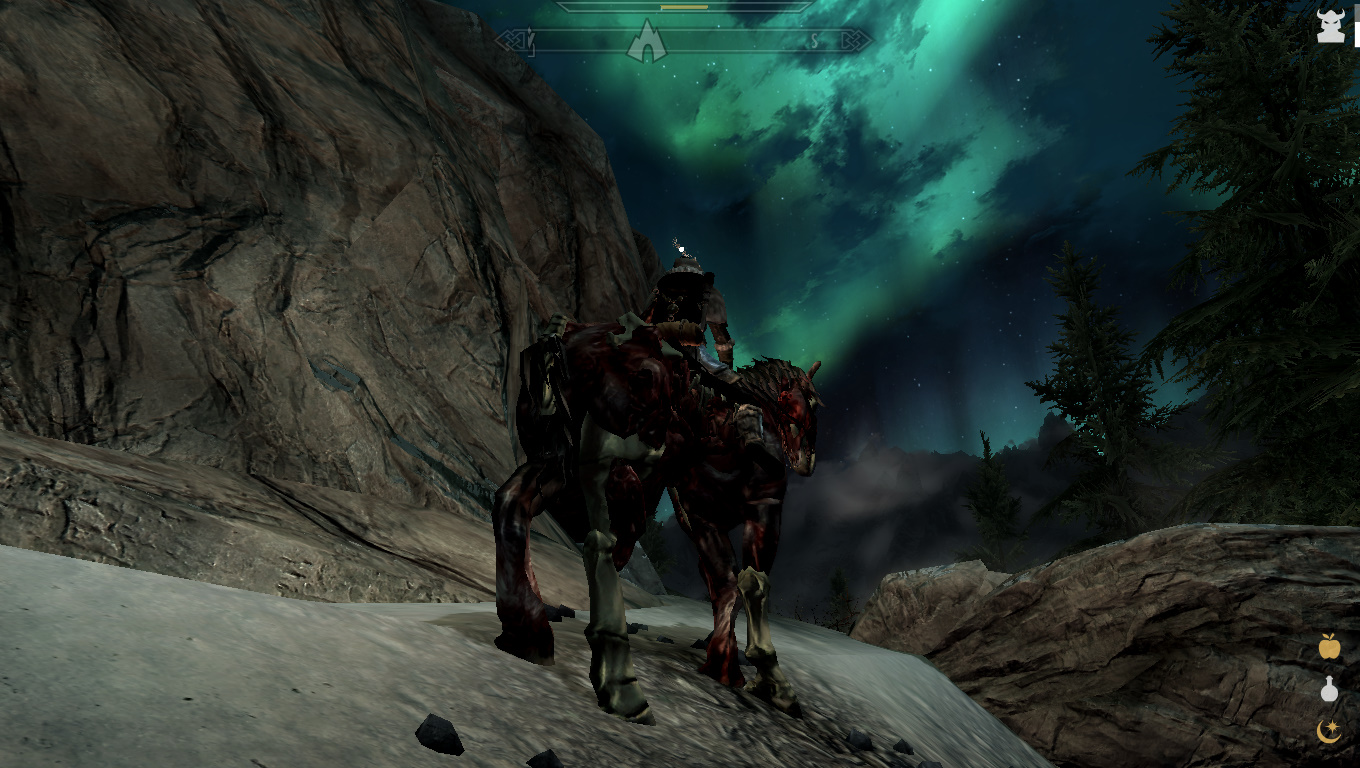Select the crescent moon and star icon
This screenshot has height=768, width=1360.
pos(1329,731)
